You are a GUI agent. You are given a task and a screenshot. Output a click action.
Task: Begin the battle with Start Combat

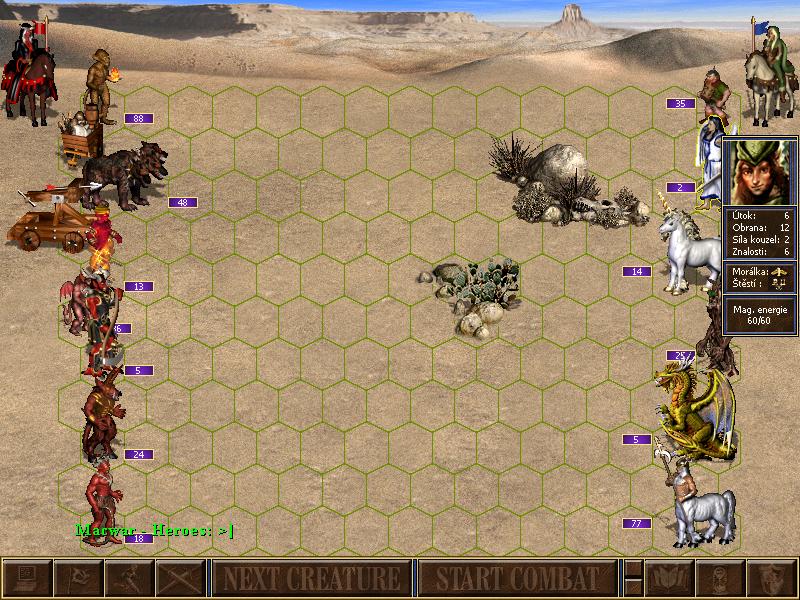point(517,578)
